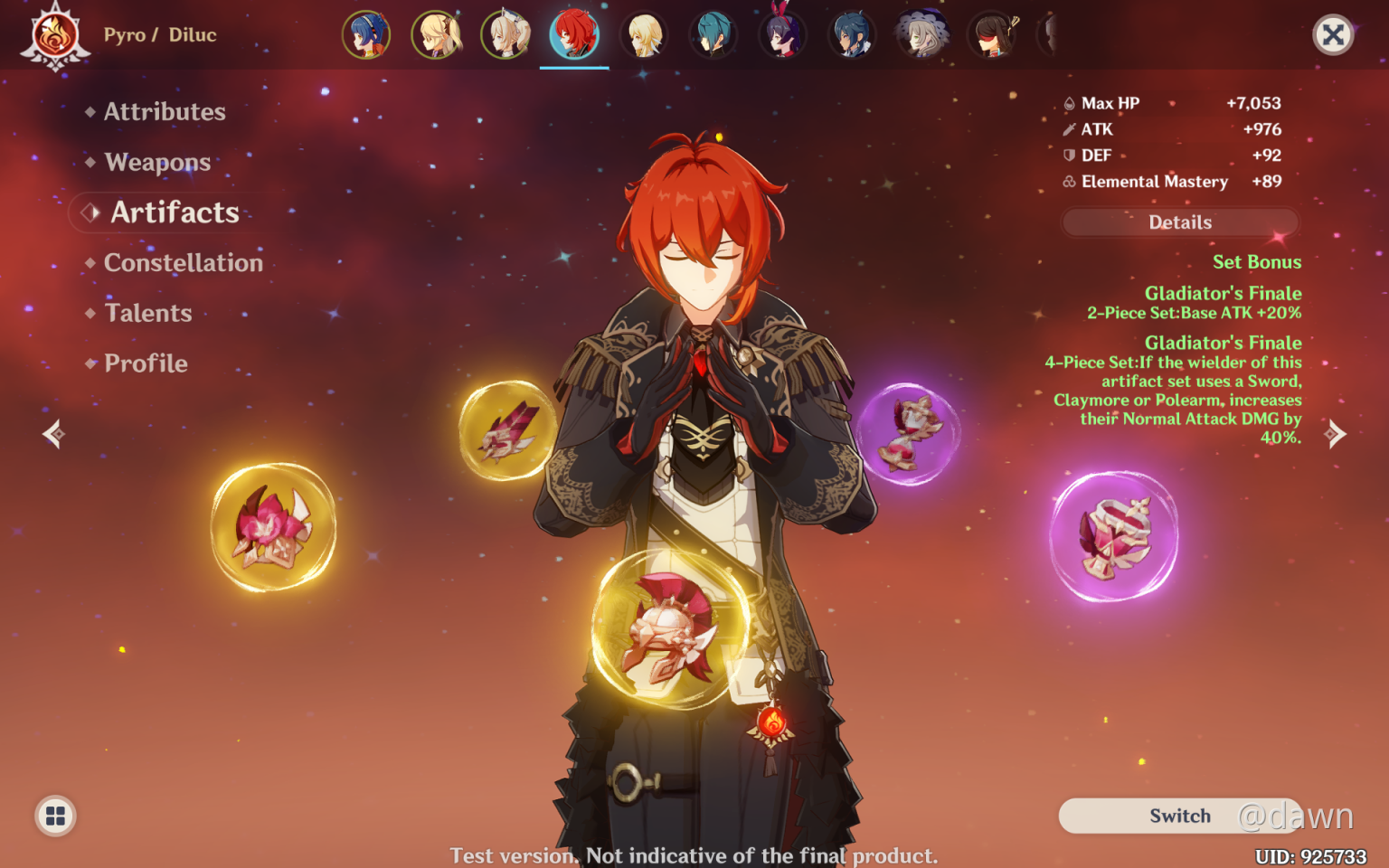This screenshot has width=1389, height=868.
Task: Open the Talents section
Action: tap(147, 313)
